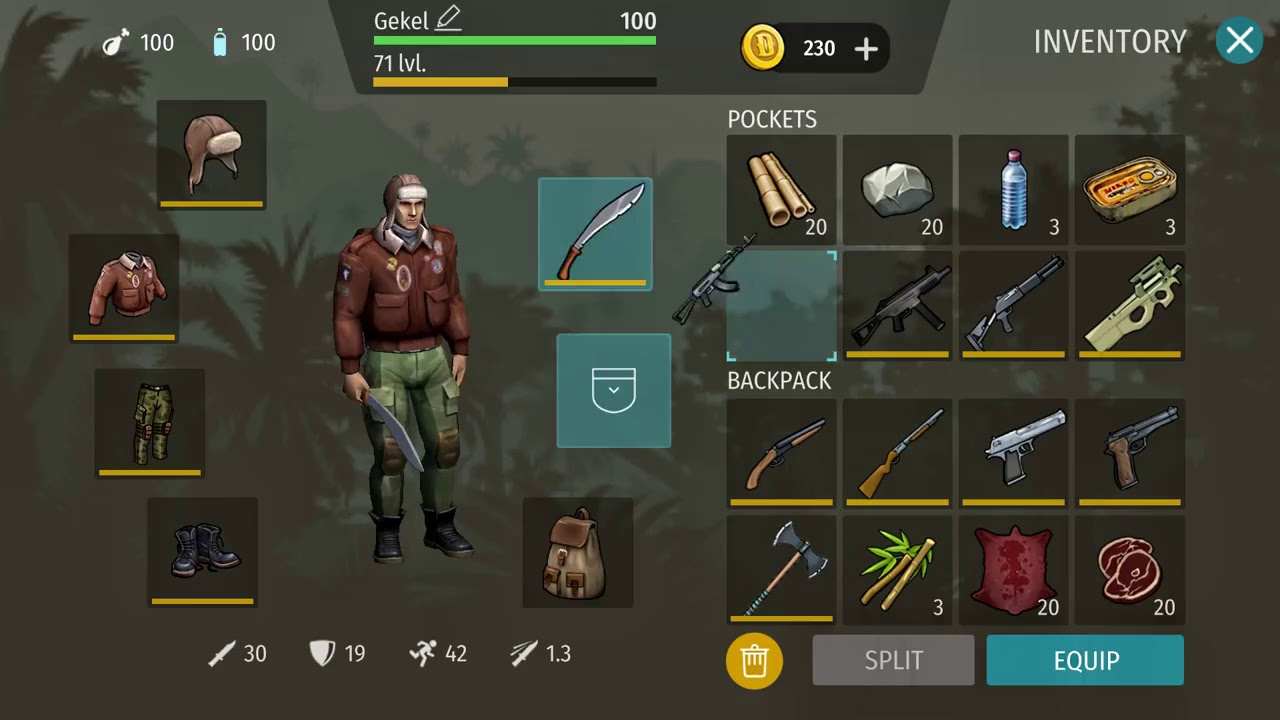Select the Desert Eagle pistol in backpack
This screenshot has width=1280, height=720.
[x=1013, y=453]
